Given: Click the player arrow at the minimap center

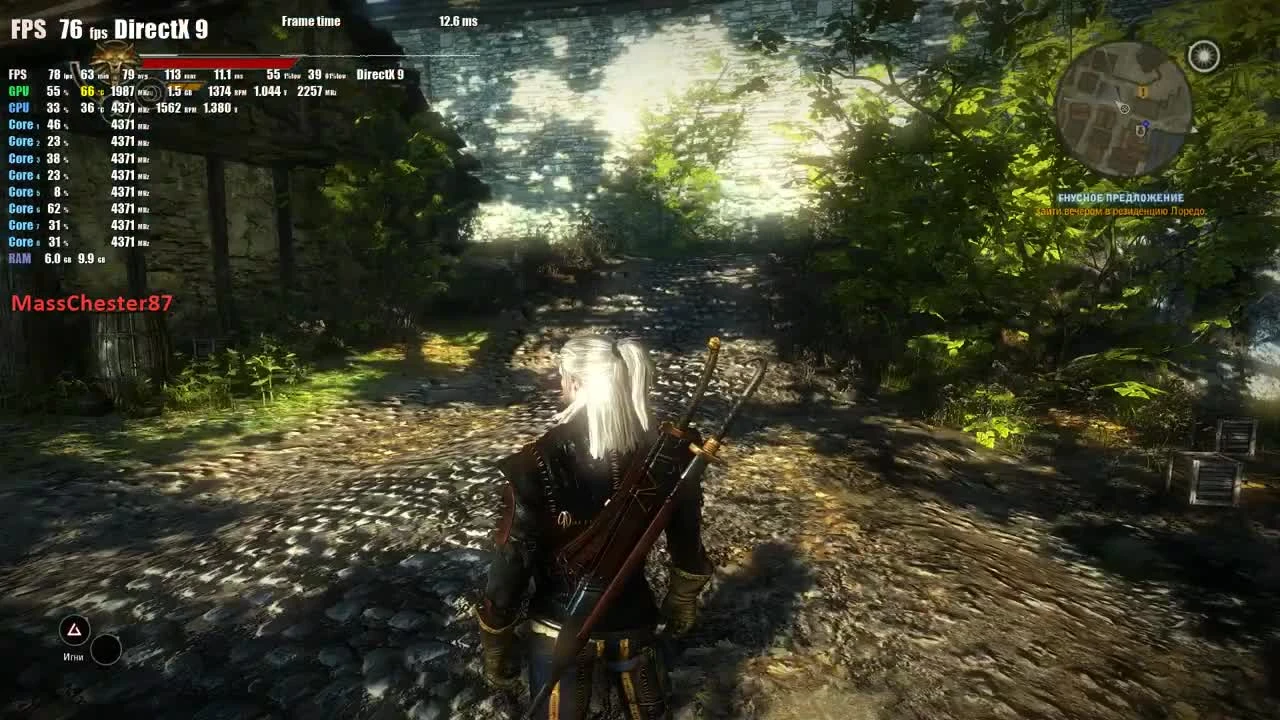Looking at the screenshot, I should tap(1125, 110).
